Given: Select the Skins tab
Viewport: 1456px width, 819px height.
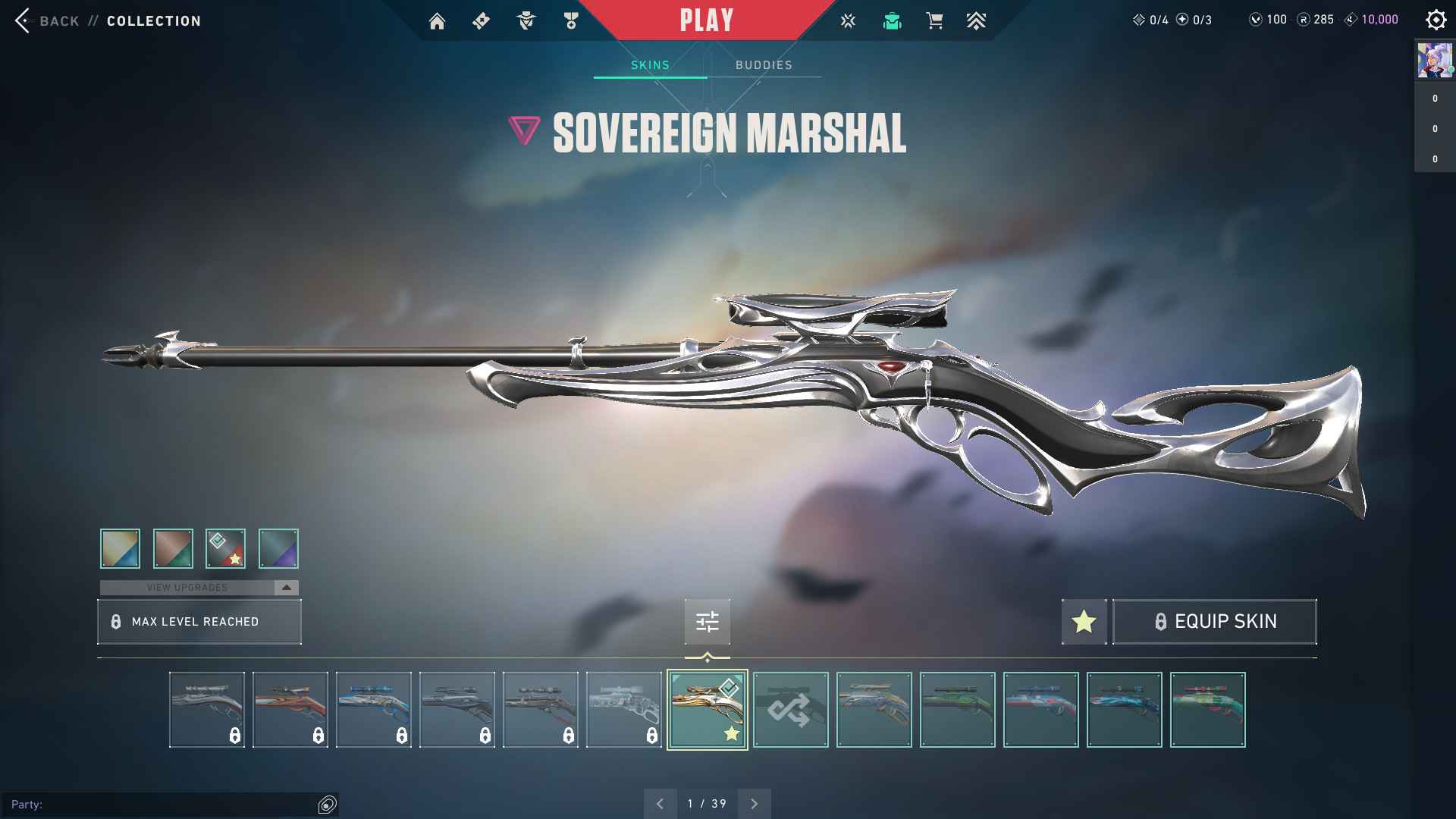Looking at the screenshot, I should click(x=650, y=65).
